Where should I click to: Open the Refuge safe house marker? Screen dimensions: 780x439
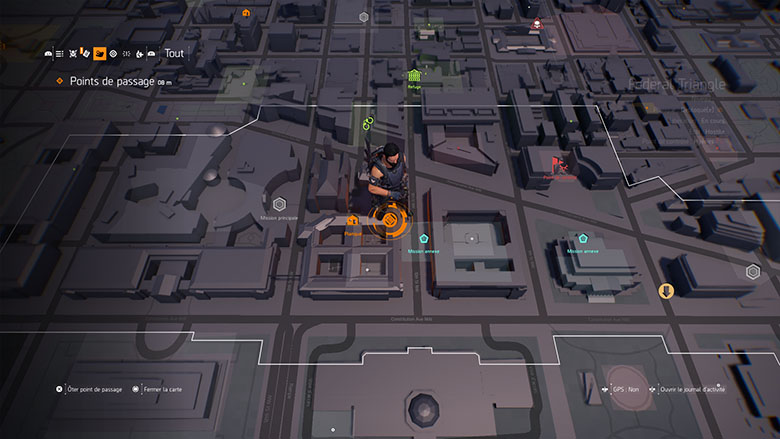pos(414,76)
